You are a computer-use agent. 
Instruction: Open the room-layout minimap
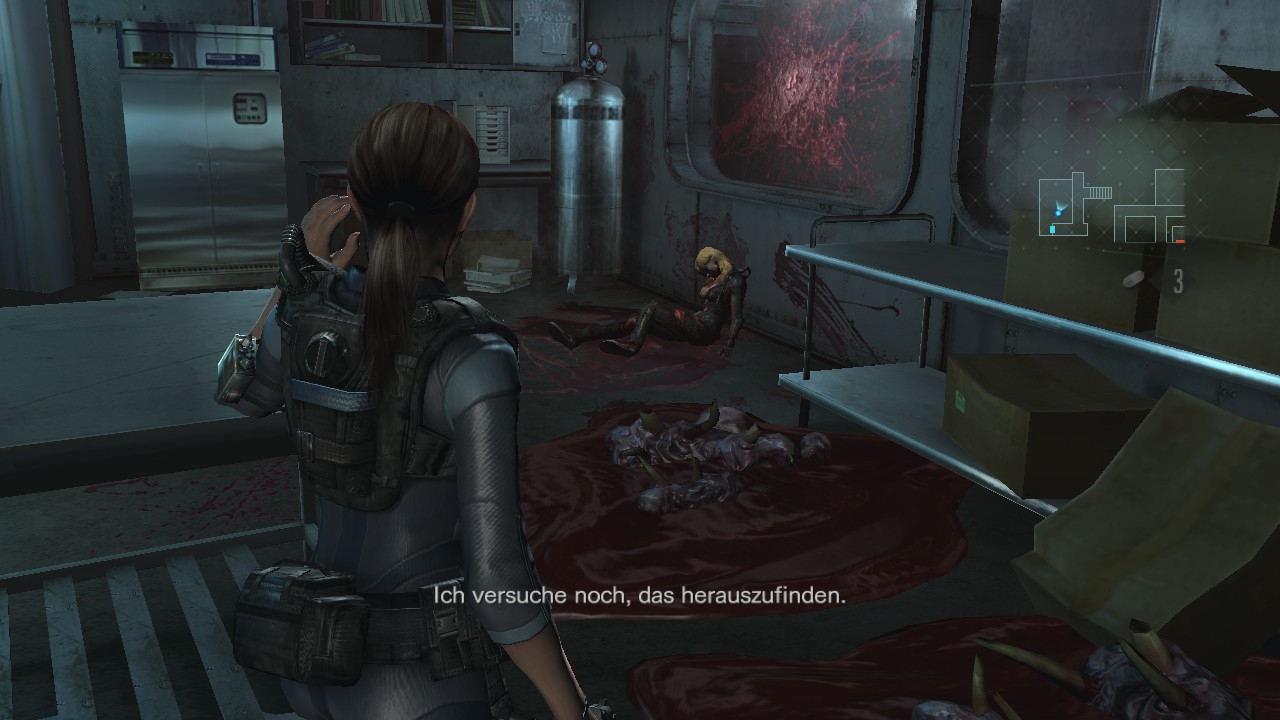1111,206
